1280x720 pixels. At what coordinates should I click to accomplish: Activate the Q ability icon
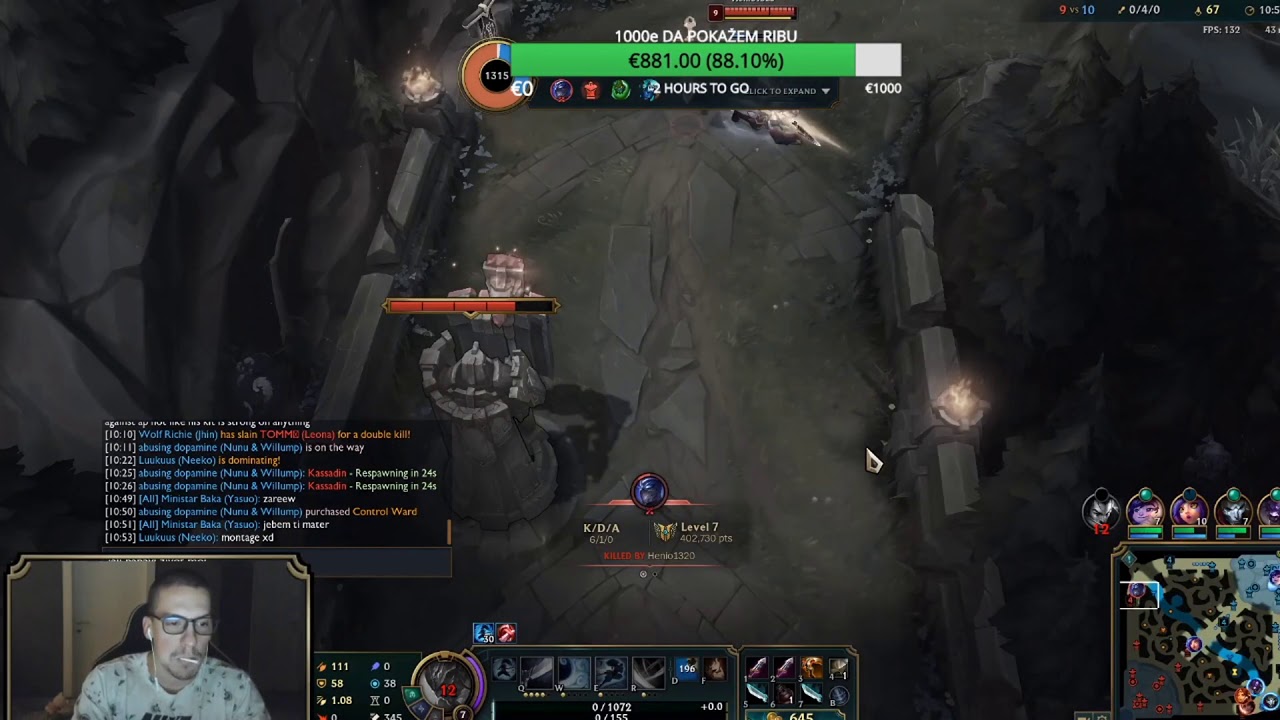click(538, 672)
